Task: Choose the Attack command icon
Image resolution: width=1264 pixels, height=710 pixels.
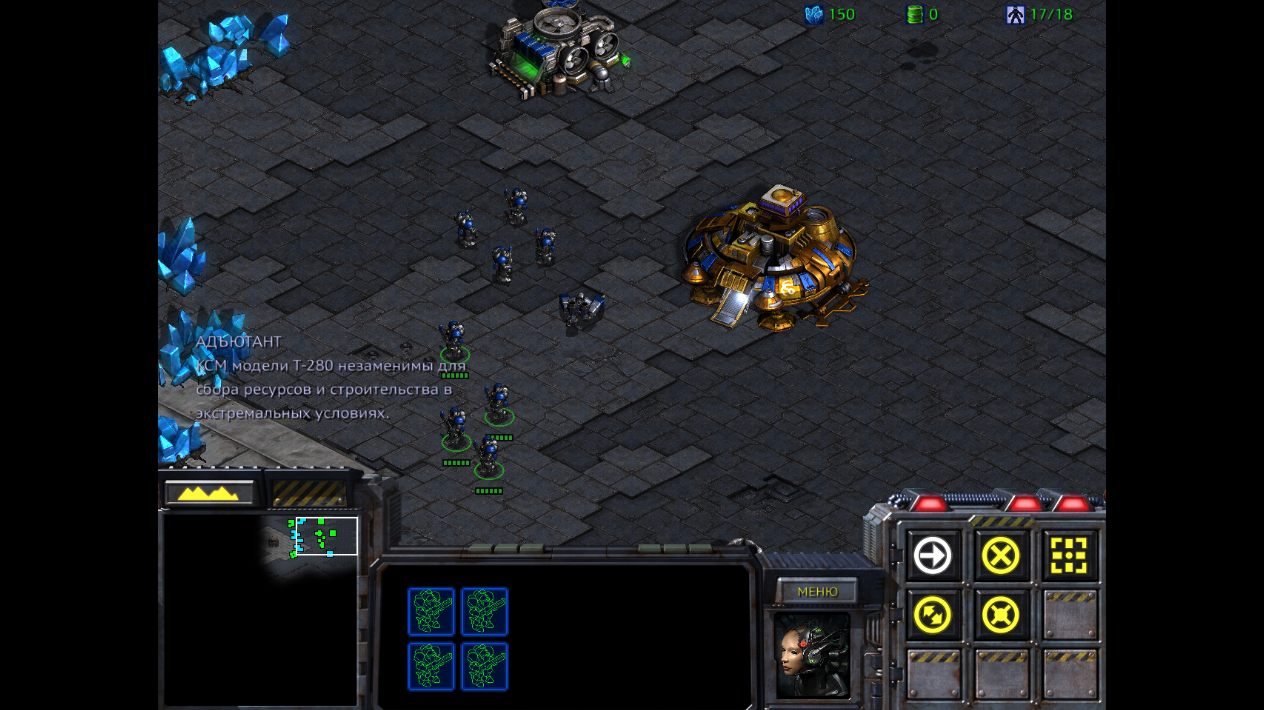Action: [1068, 556]
